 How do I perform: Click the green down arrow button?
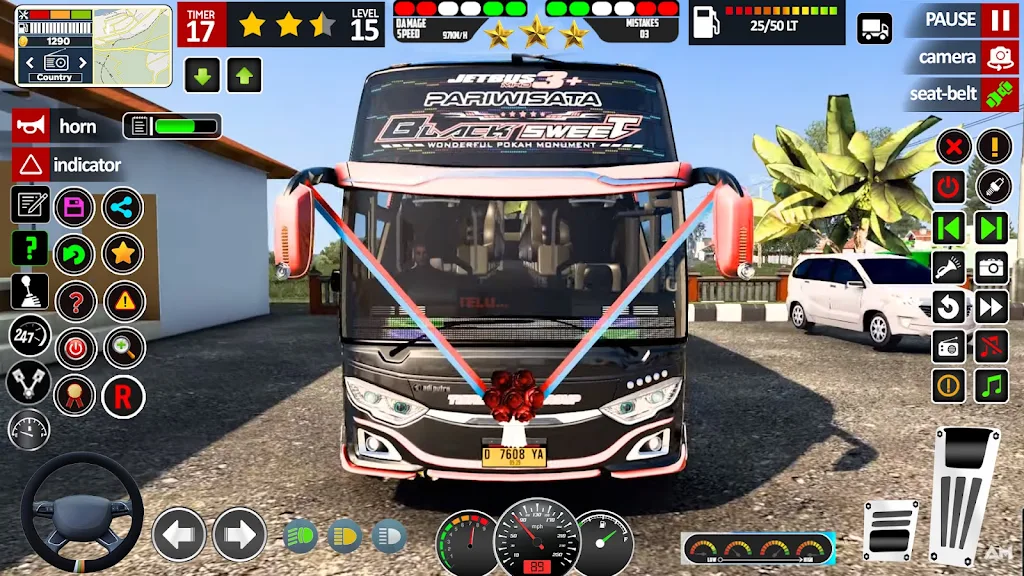(x=202, y=75)
